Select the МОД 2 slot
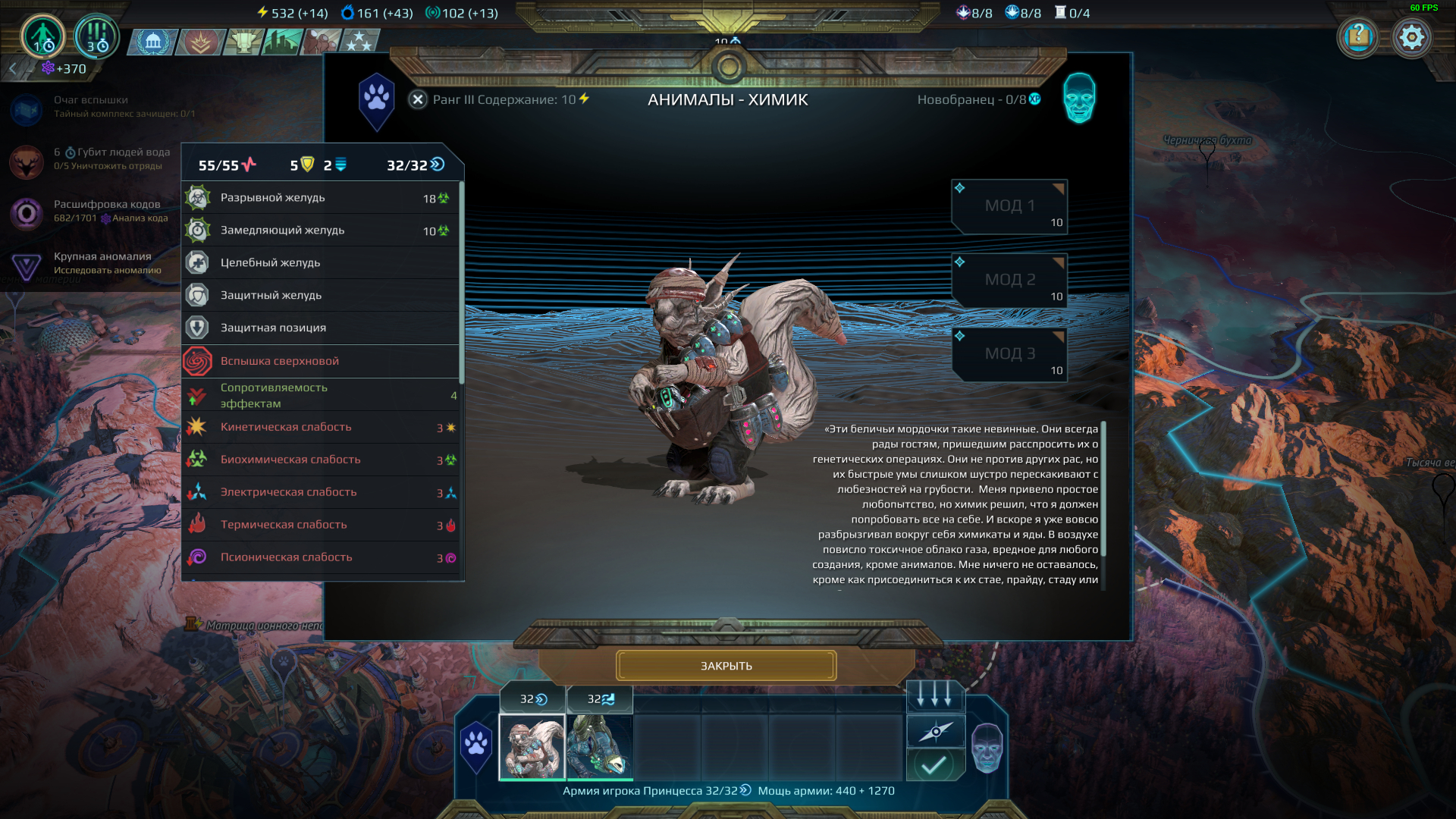This screenshot has width=1456, height=819. [1009, 281]
